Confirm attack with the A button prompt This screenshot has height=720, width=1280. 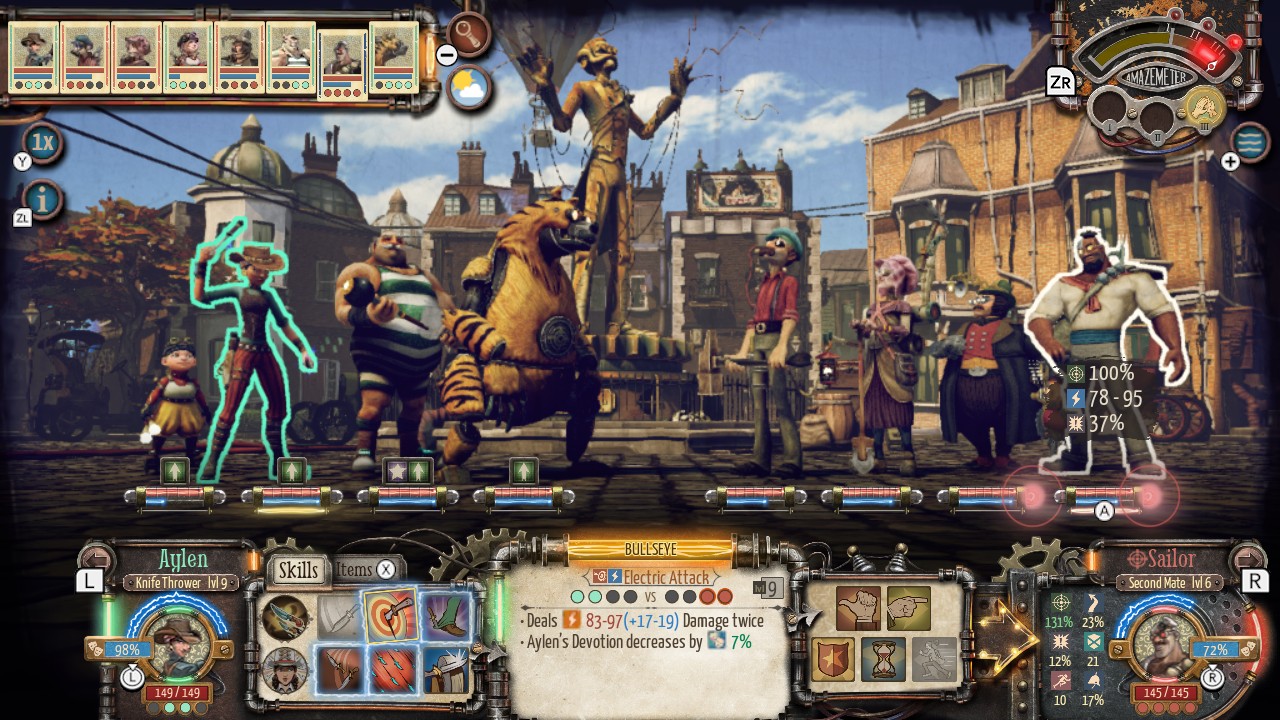pyautogui.click(x=1104, y=510)
